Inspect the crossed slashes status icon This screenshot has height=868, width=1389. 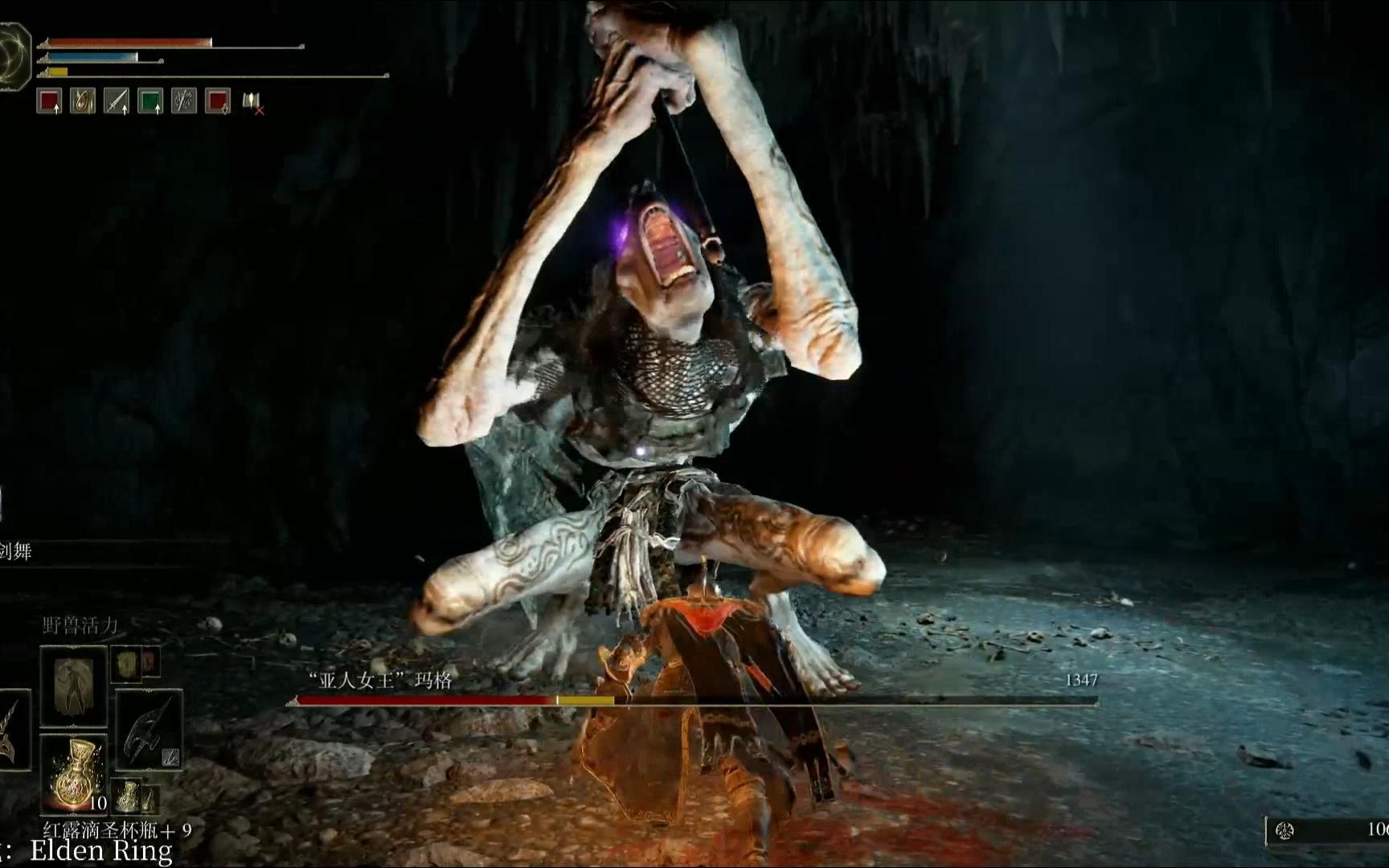(184, 101)
